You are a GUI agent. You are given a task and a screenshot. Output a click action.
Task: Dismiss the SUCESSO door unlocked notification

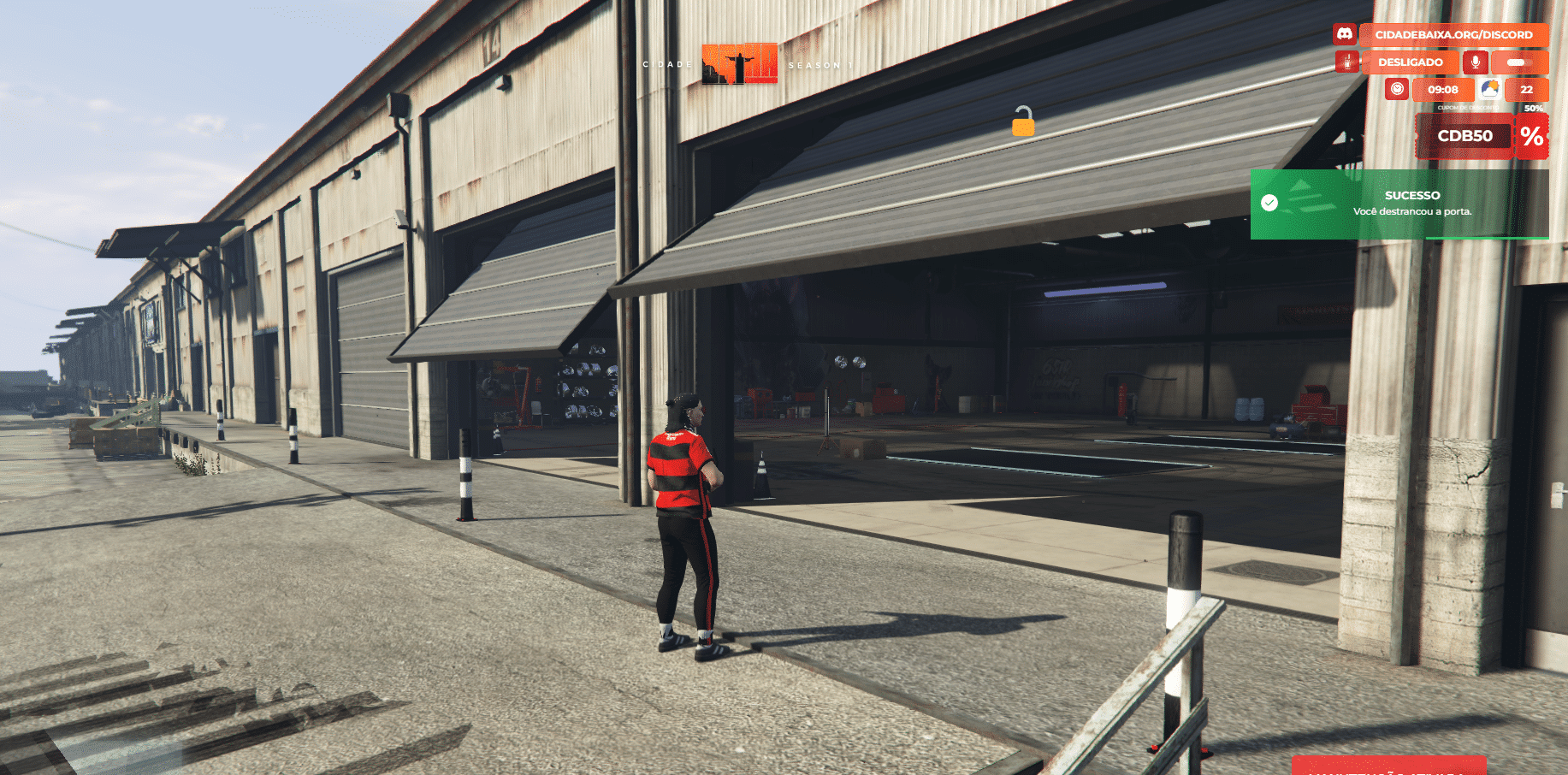1399,204
